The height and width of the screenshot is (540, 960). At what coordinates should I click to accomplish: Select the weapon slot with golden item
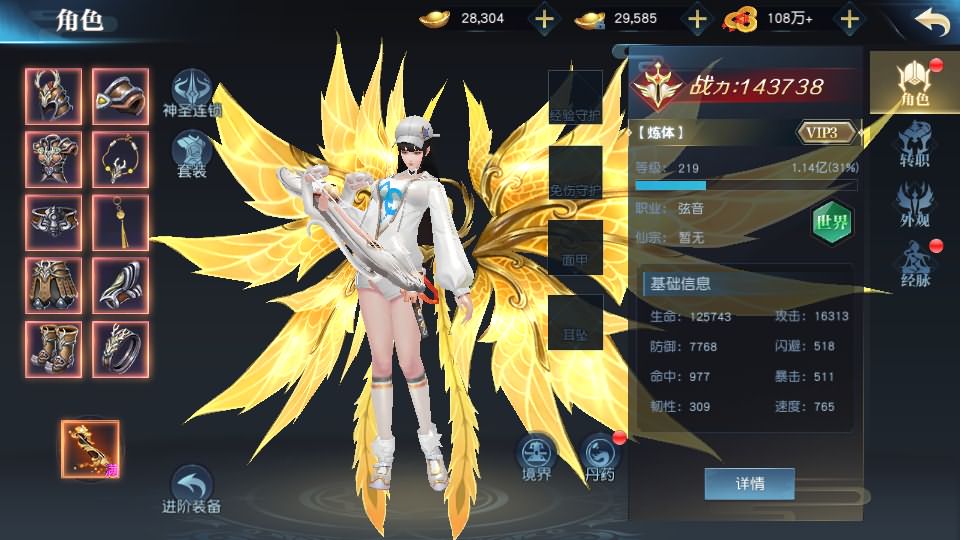(90, 450)
